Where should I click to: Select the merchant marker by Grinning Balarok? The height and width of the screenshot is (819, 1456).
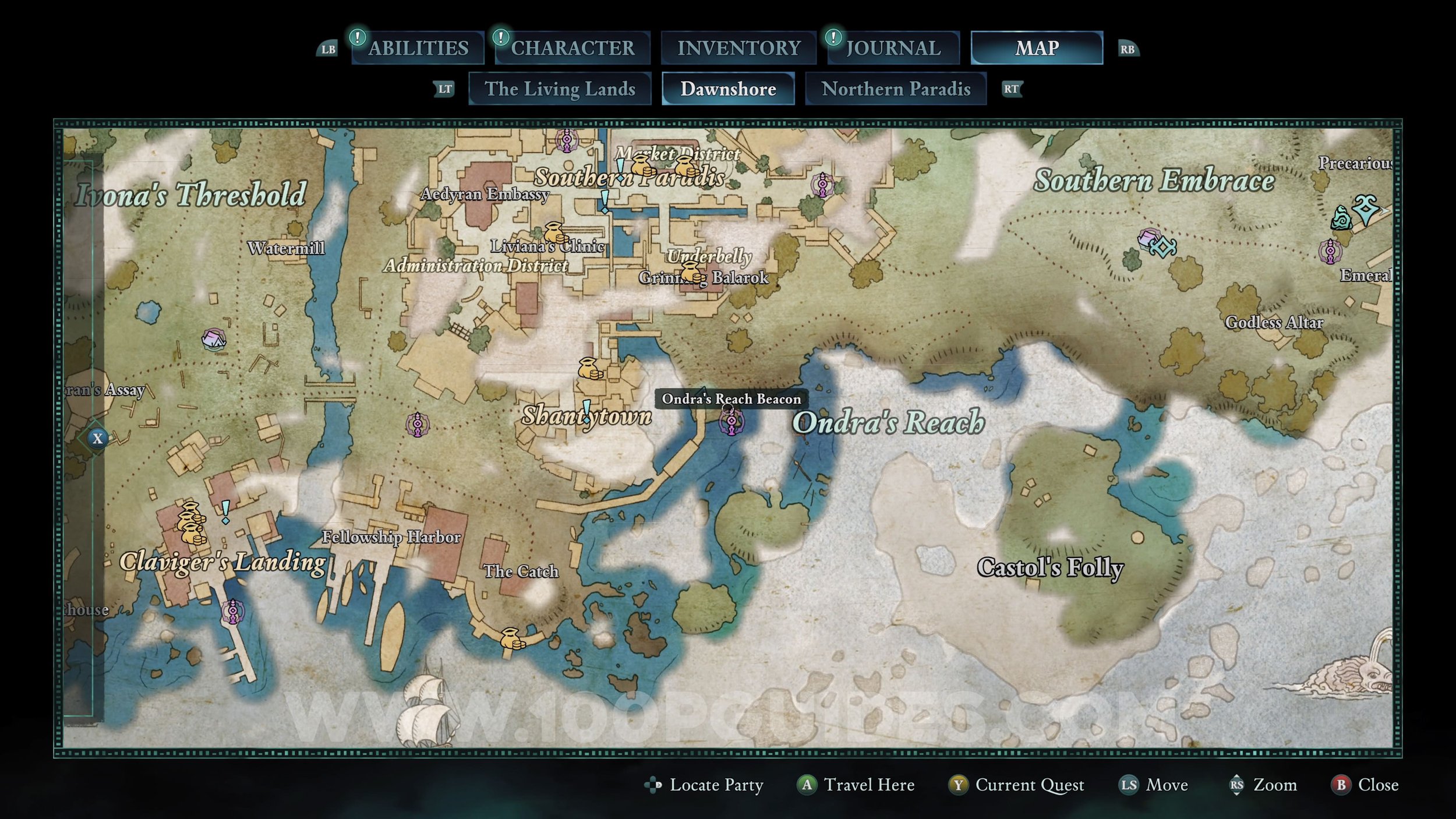(x=691, y=271)
